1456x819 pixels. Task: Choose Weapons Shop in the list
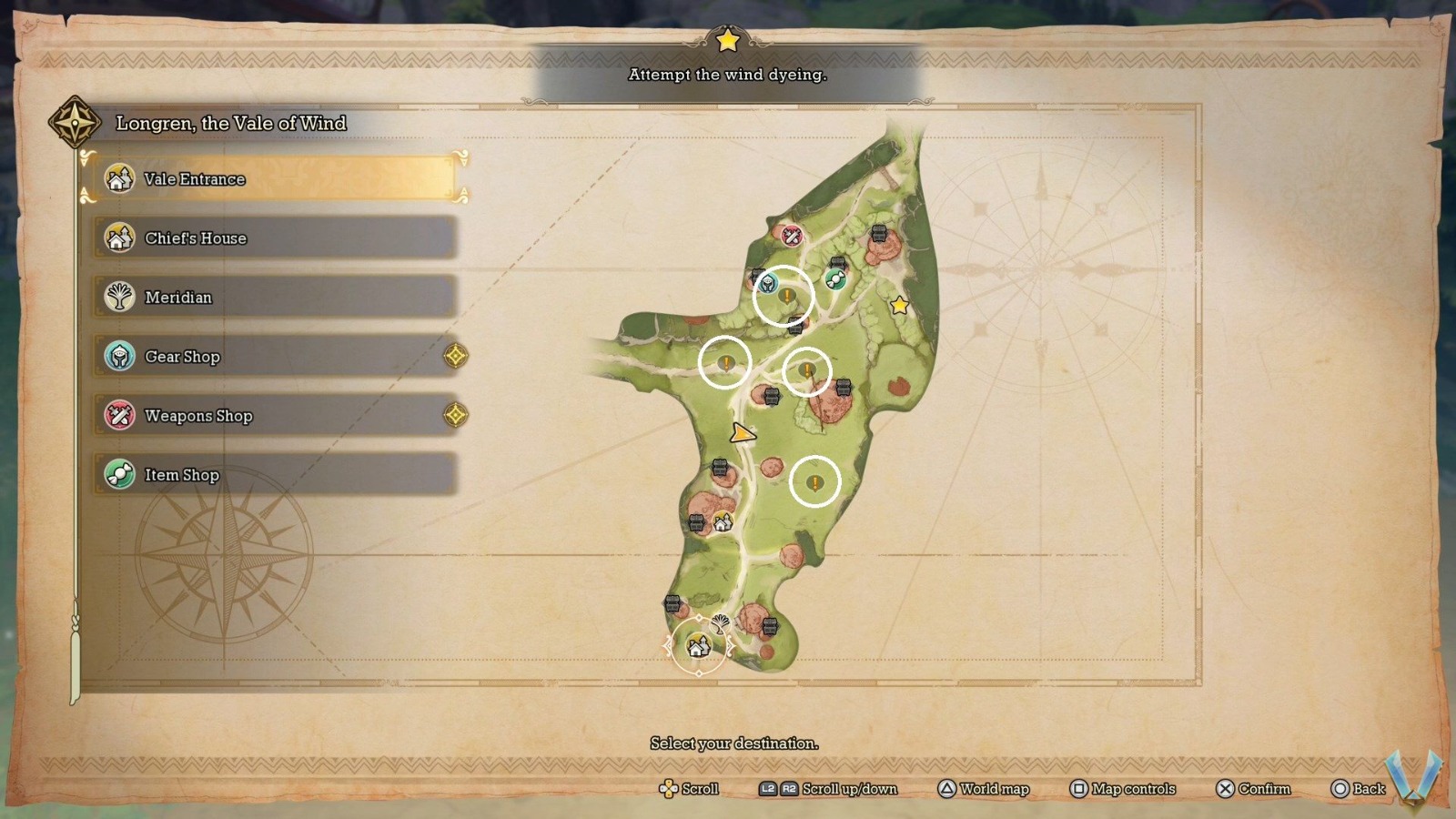pyautogui.click(x=273, y=416)
